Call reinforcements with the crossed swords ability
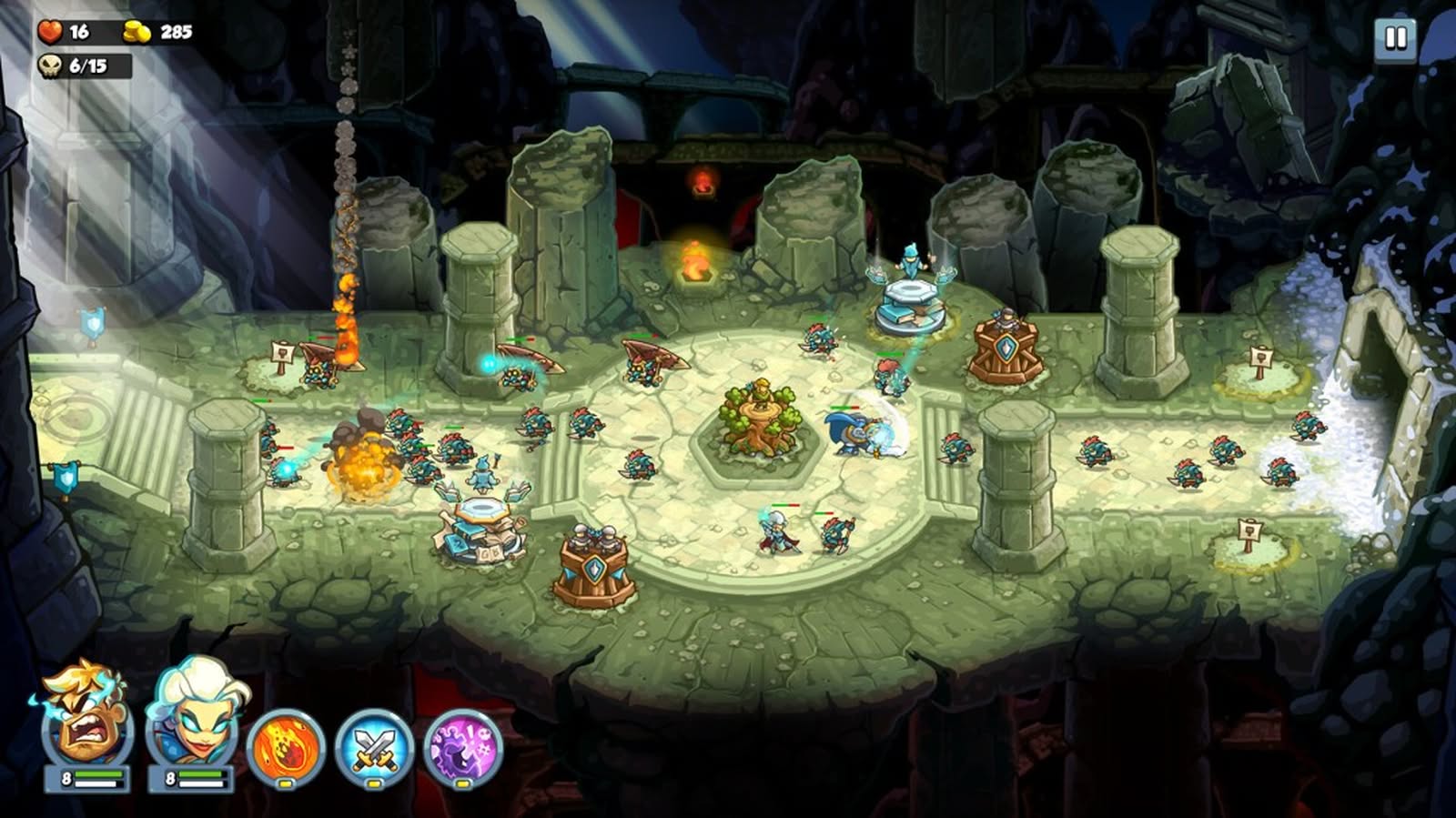 374,748
